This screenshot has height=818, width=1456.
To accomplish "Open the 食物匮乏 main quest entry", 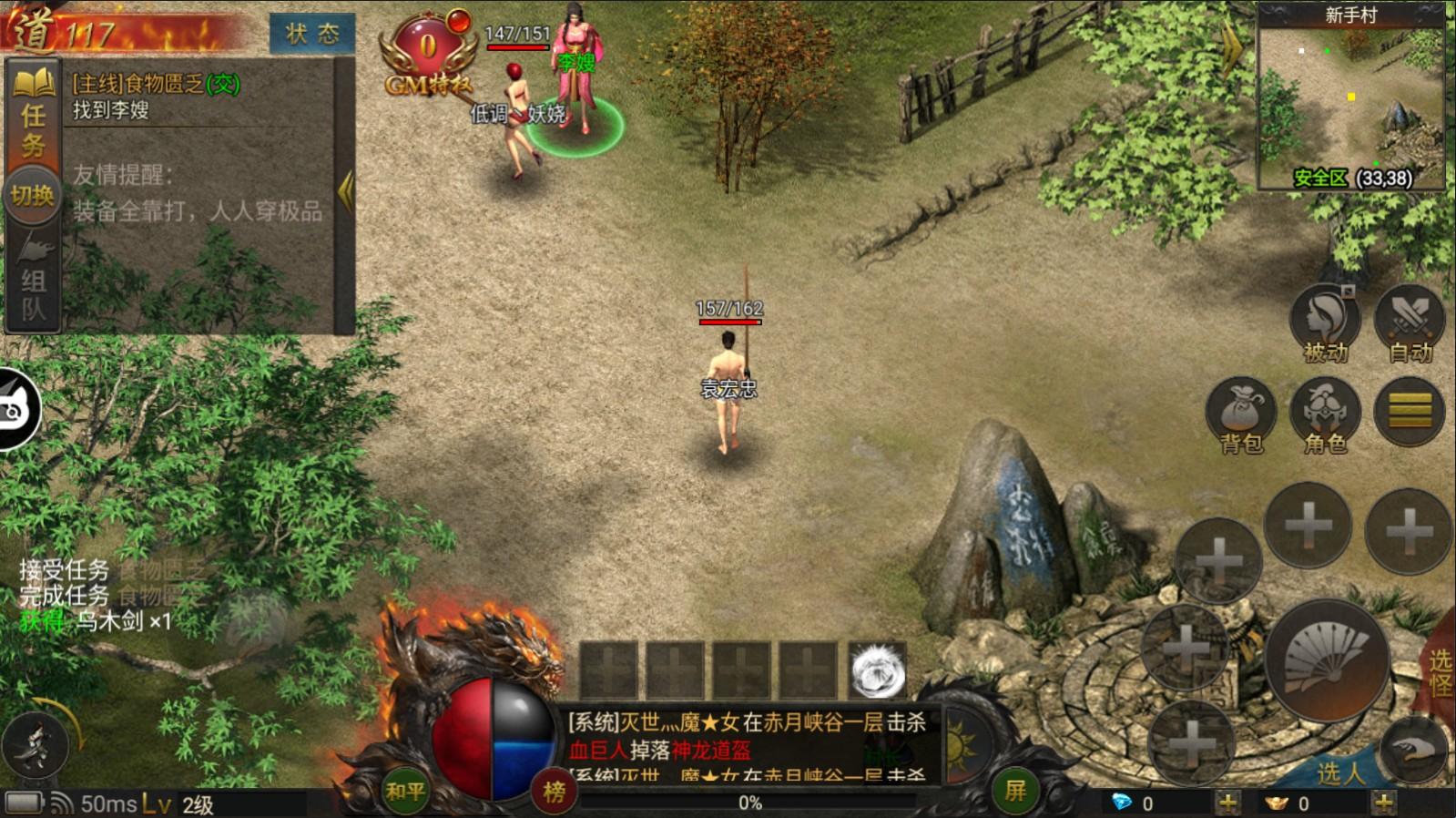I will click(156, 85).
